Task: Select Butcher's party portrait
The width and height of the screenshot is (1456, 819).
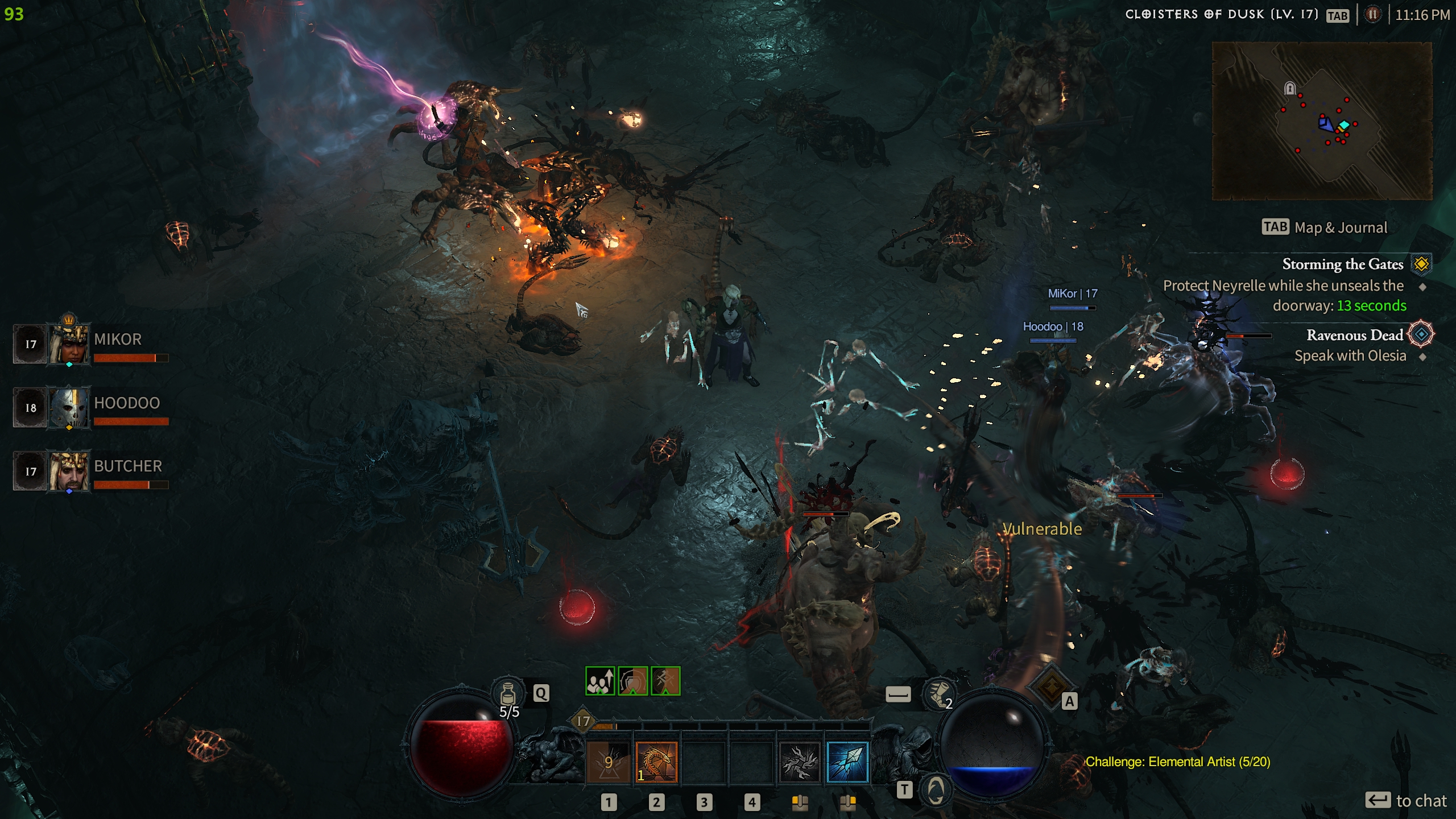Action: 69,471
